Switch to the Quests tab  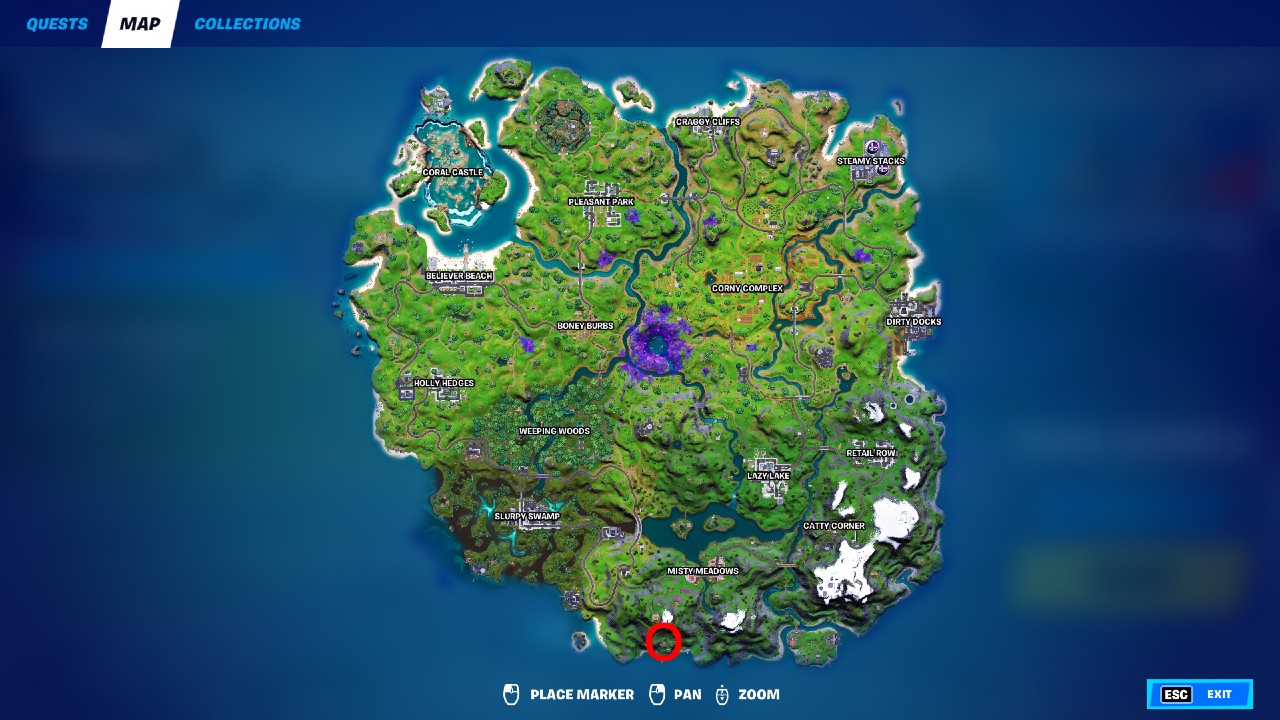click(57, 23)
